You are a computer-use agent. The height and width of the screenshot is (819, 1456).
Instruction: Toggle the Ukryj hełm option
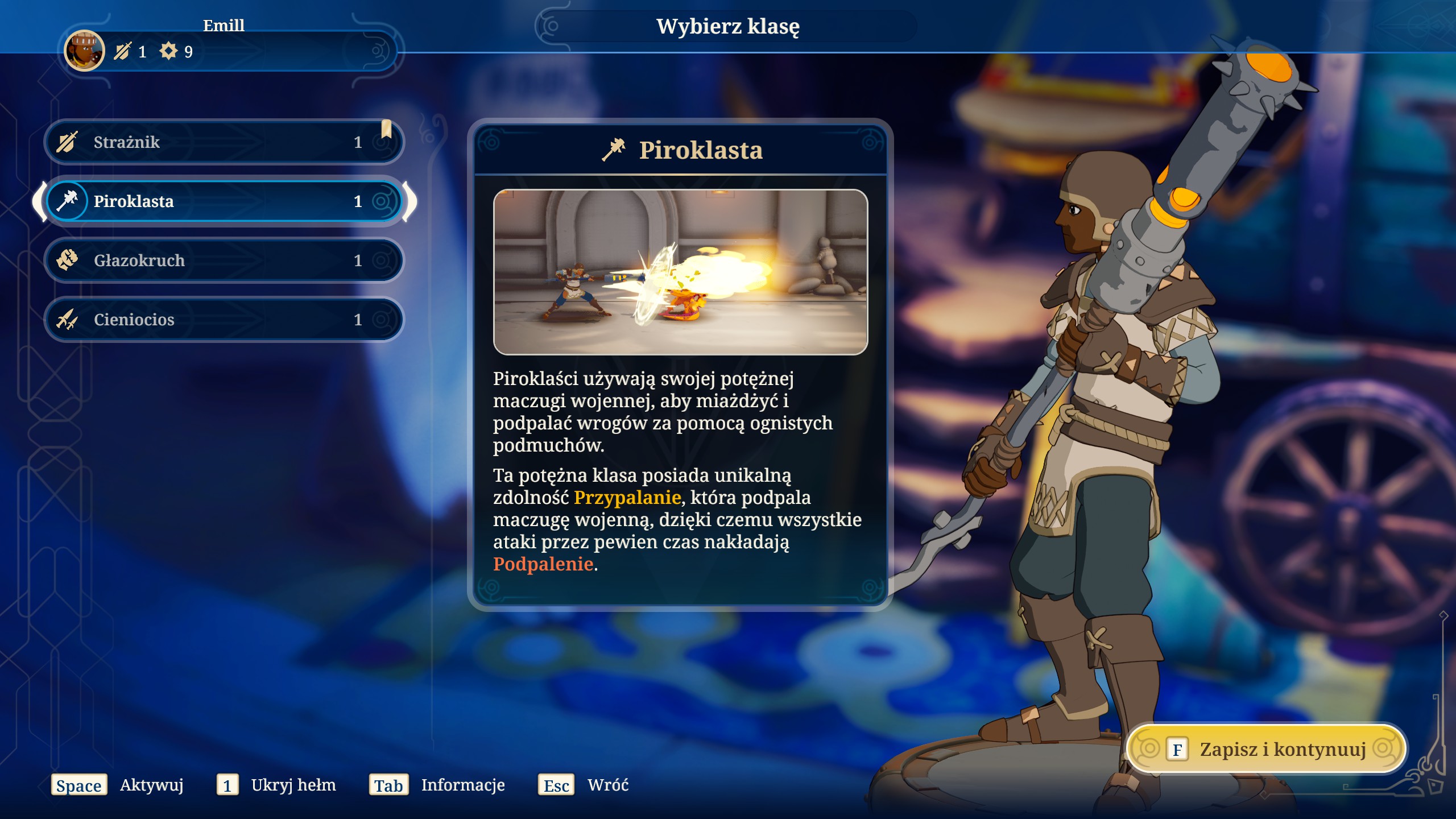pos(276,785)
